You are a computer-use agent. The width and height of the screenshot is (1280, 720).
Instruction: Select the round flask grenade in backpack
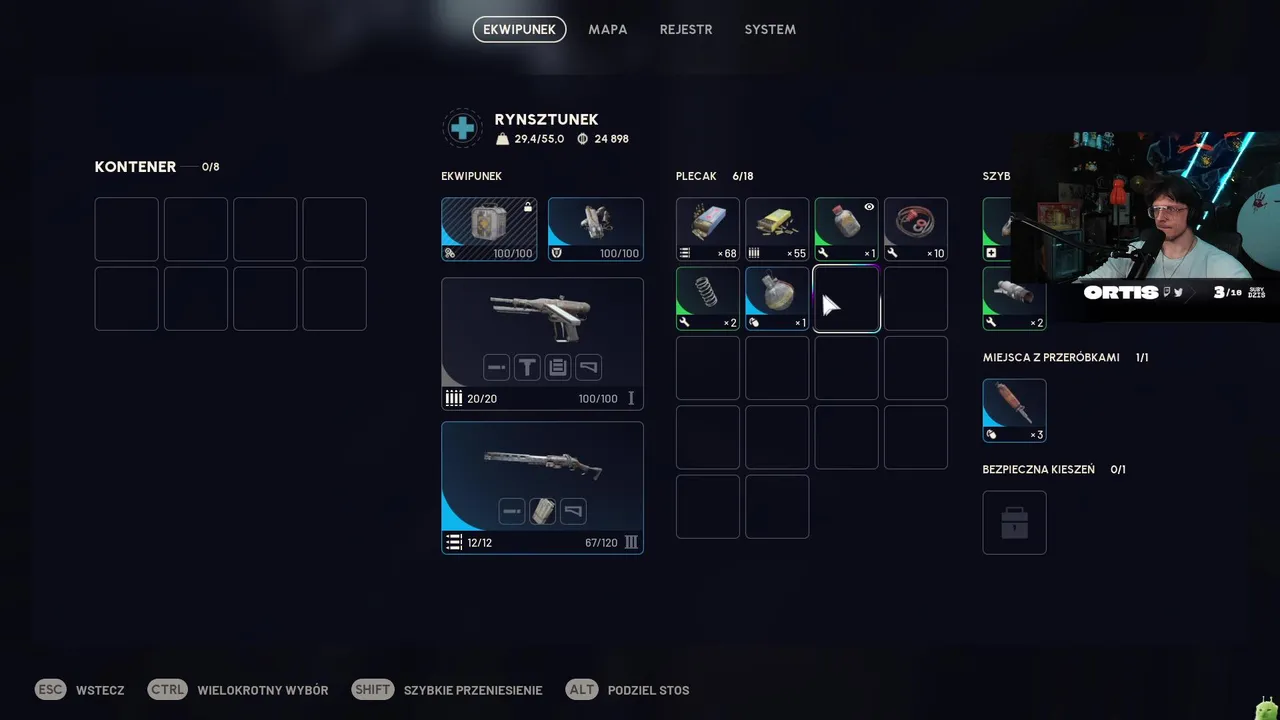[777, 298]
